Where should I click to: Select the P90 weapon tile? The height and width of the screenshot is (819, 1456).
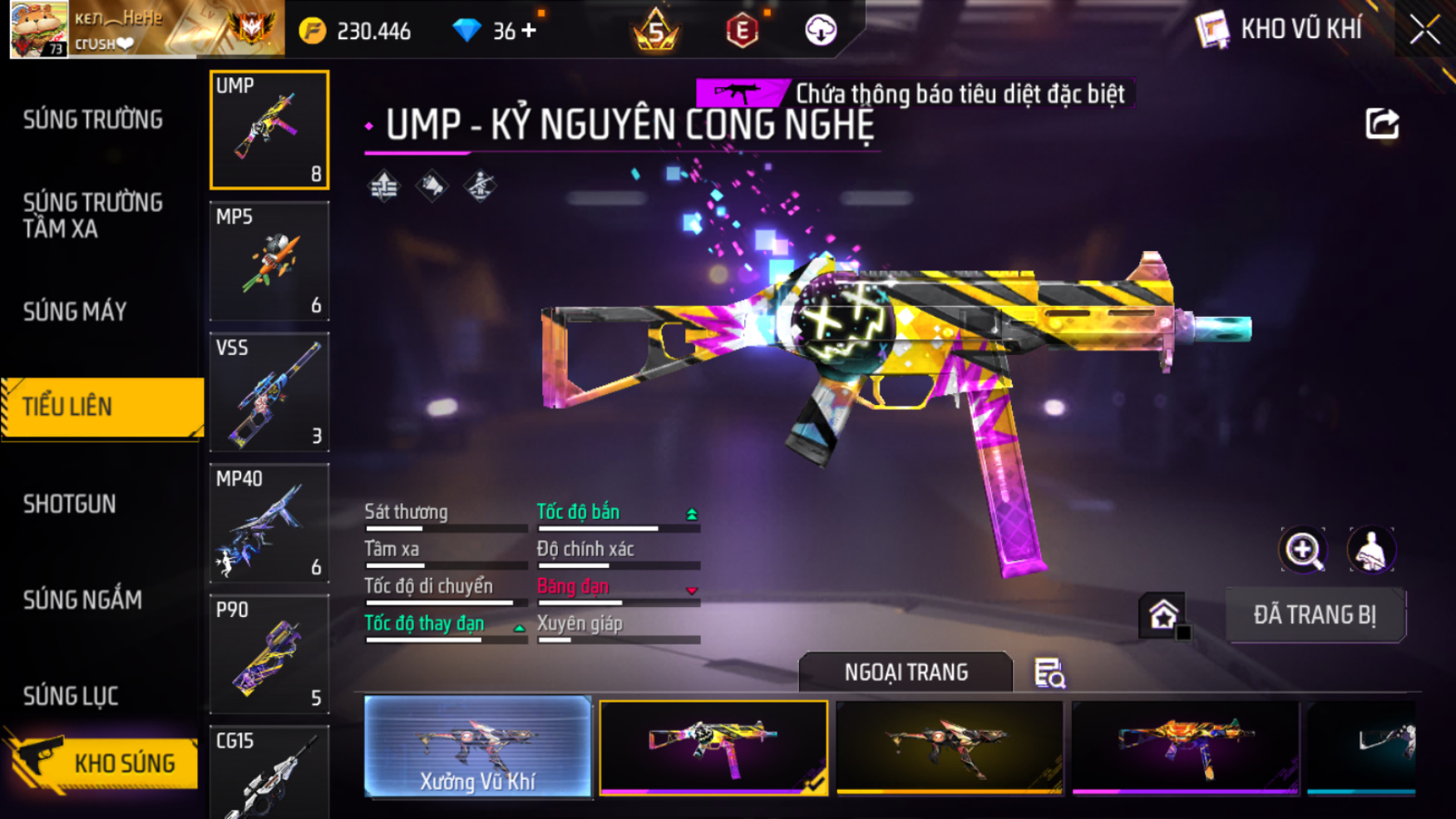click(269, 654)
